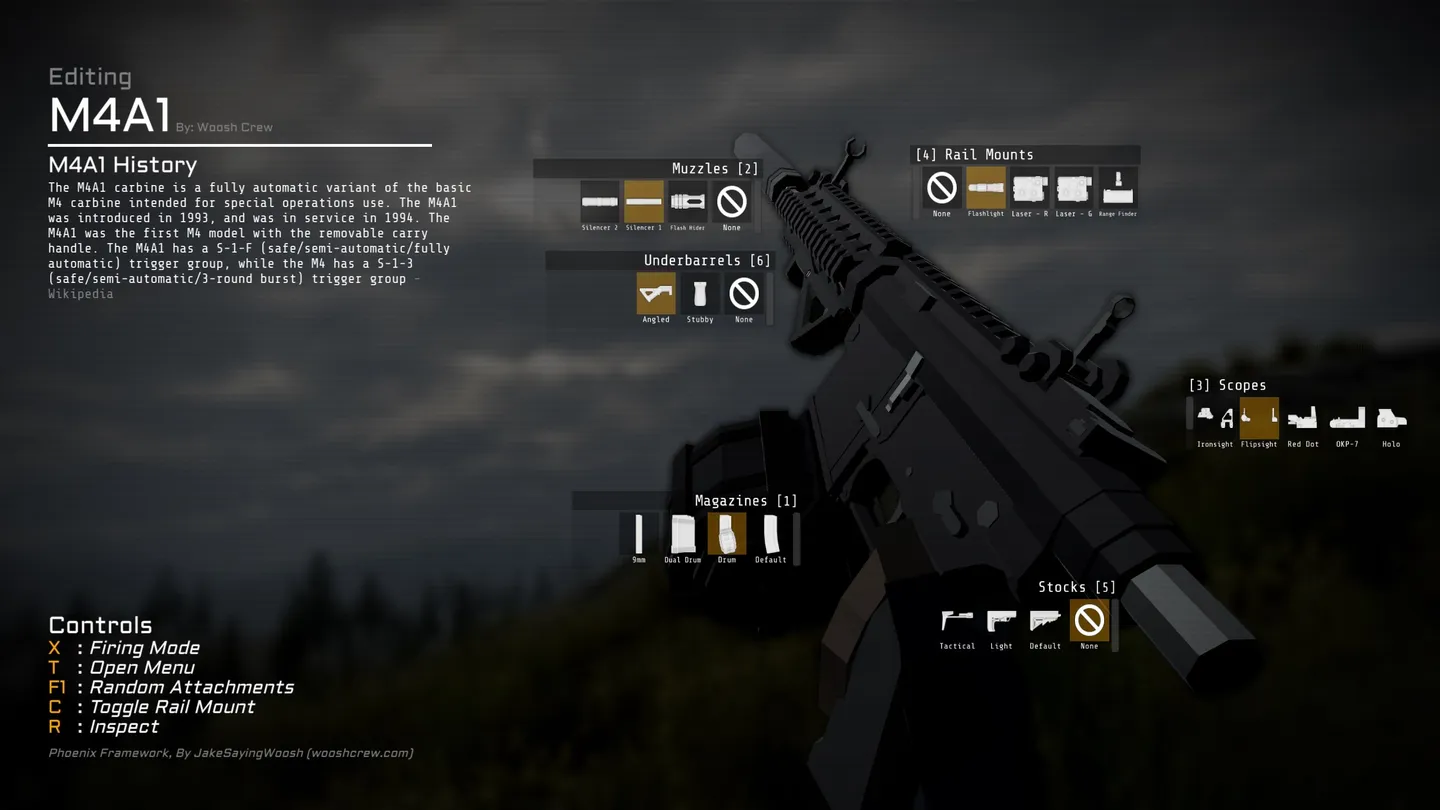Choose the green laser rail mount

click(1074, 188)
